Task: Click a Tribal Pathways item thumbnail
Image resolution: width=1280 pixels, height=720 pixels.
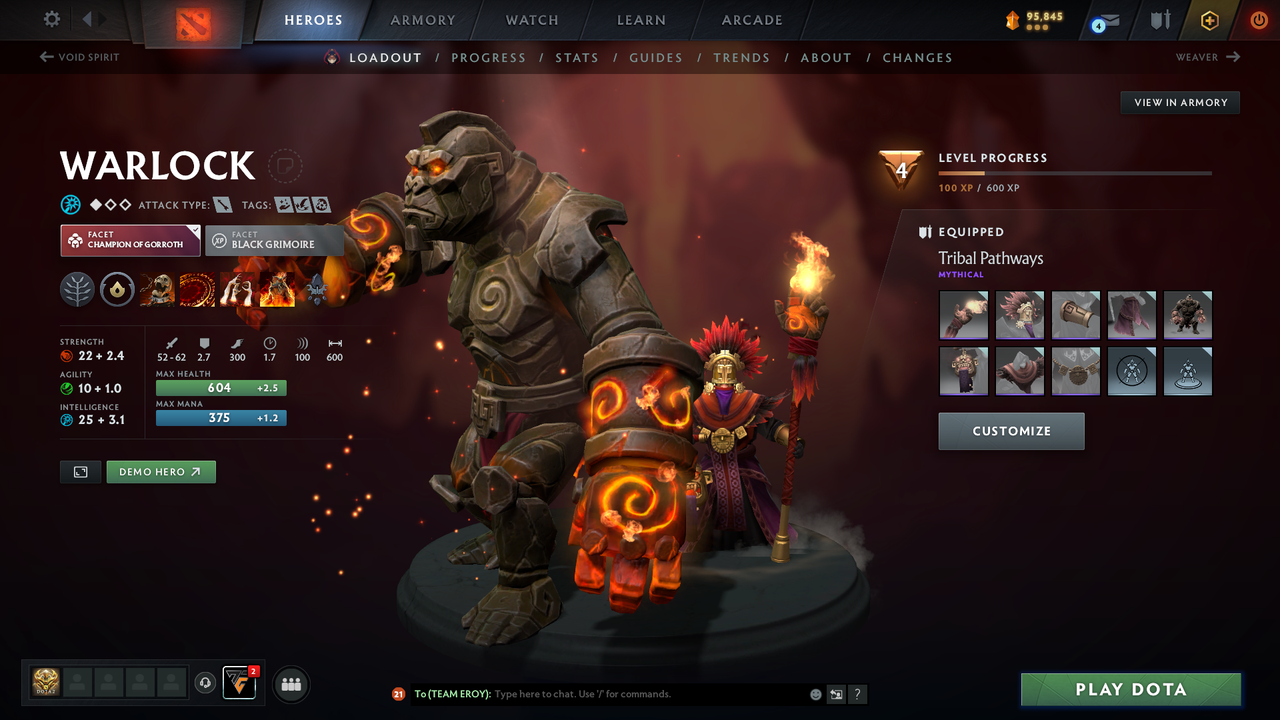Action: point(963,315)
